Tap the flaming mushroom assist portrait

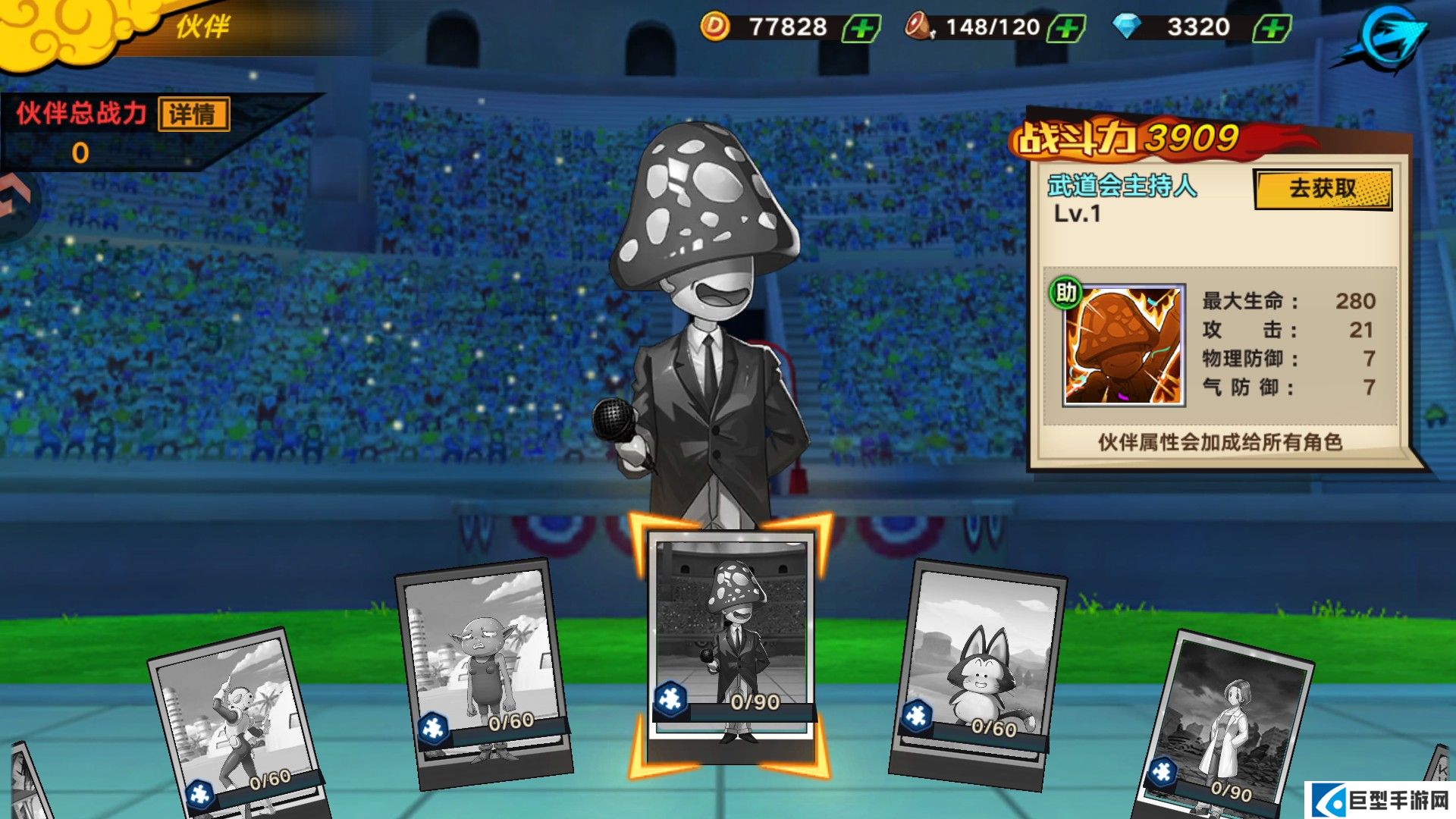[1123, 346]
